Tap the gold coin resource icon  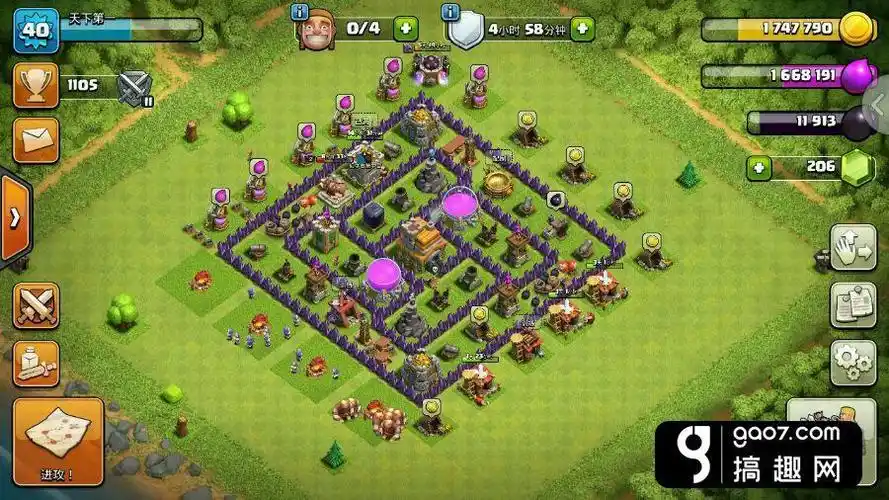(855, 29)
